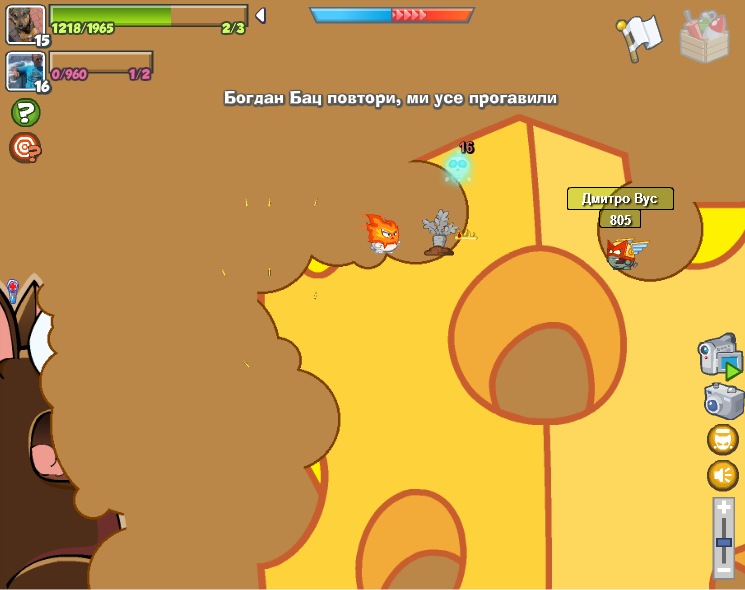Take a screenshot with the photo camera

pos(723,401)
